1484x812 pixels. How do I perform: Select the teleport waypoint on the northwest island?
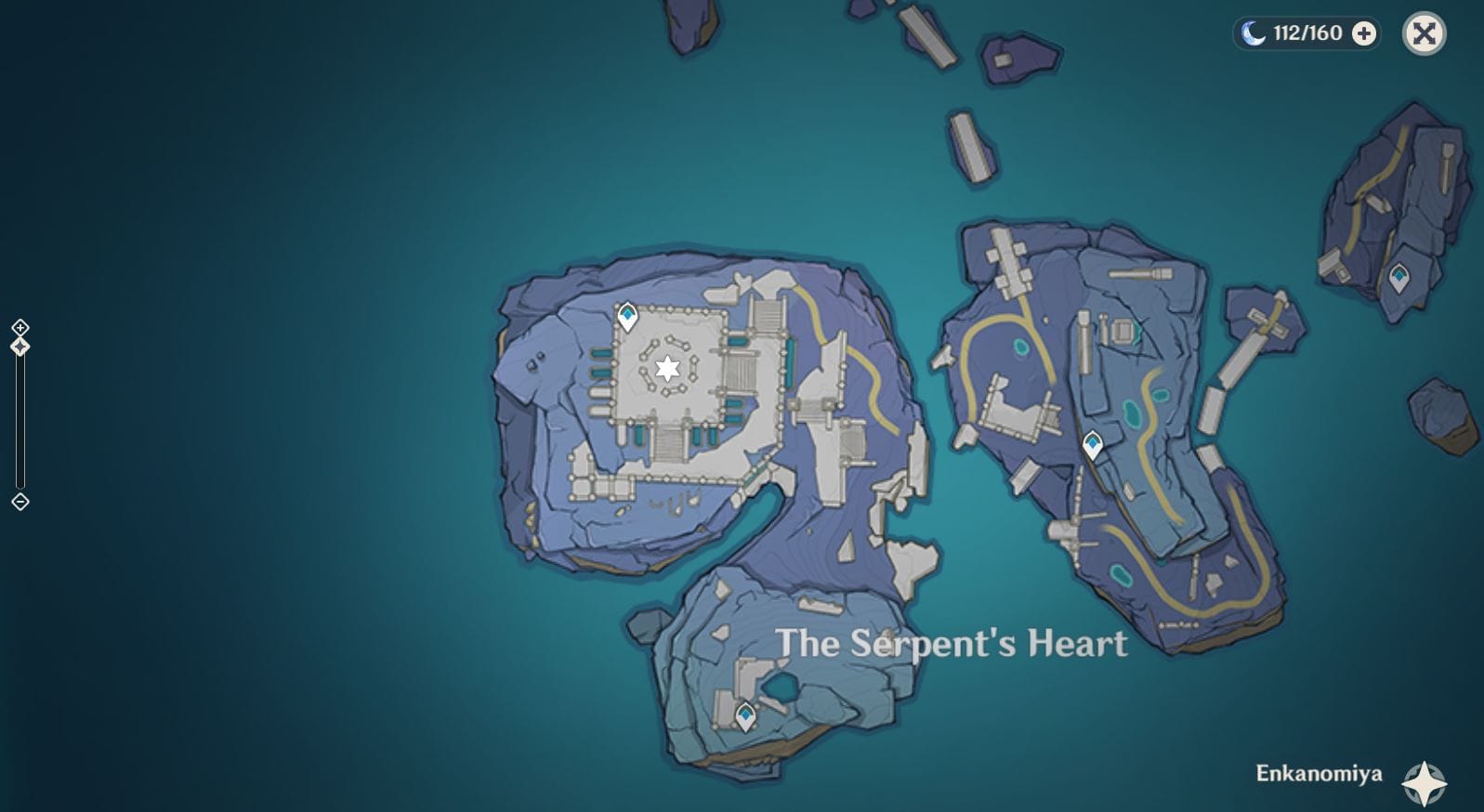click(627, 316)
